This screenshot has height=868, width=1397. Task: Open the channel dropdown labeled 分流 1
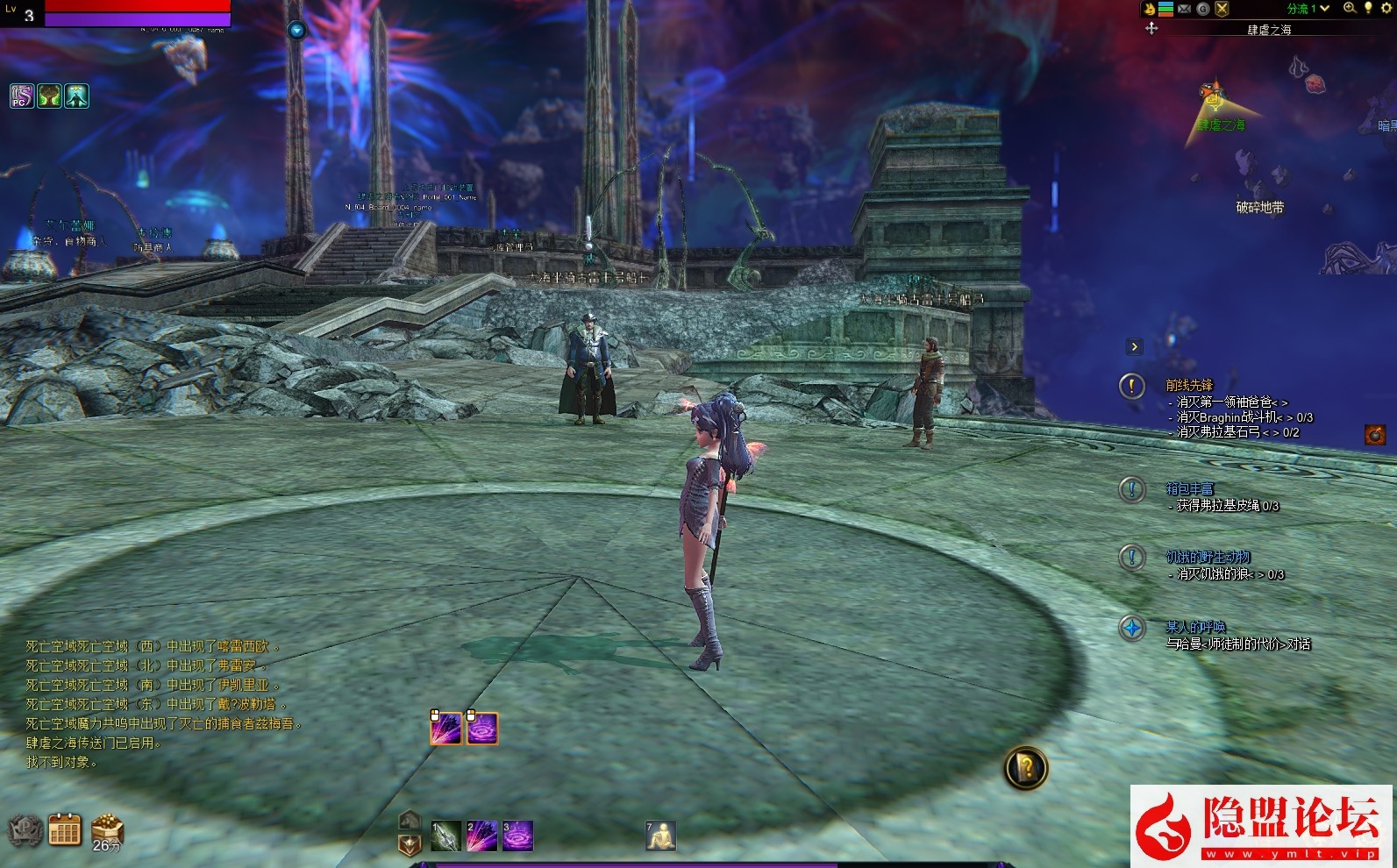tap(1308, 9)
